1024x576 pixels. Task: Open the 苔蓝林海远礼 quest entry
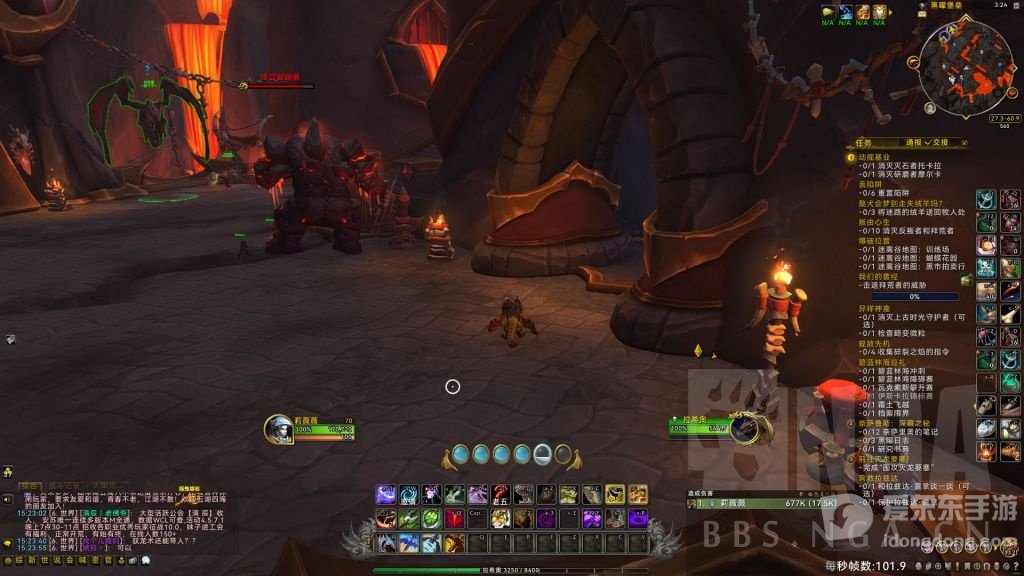pos(881,363)
